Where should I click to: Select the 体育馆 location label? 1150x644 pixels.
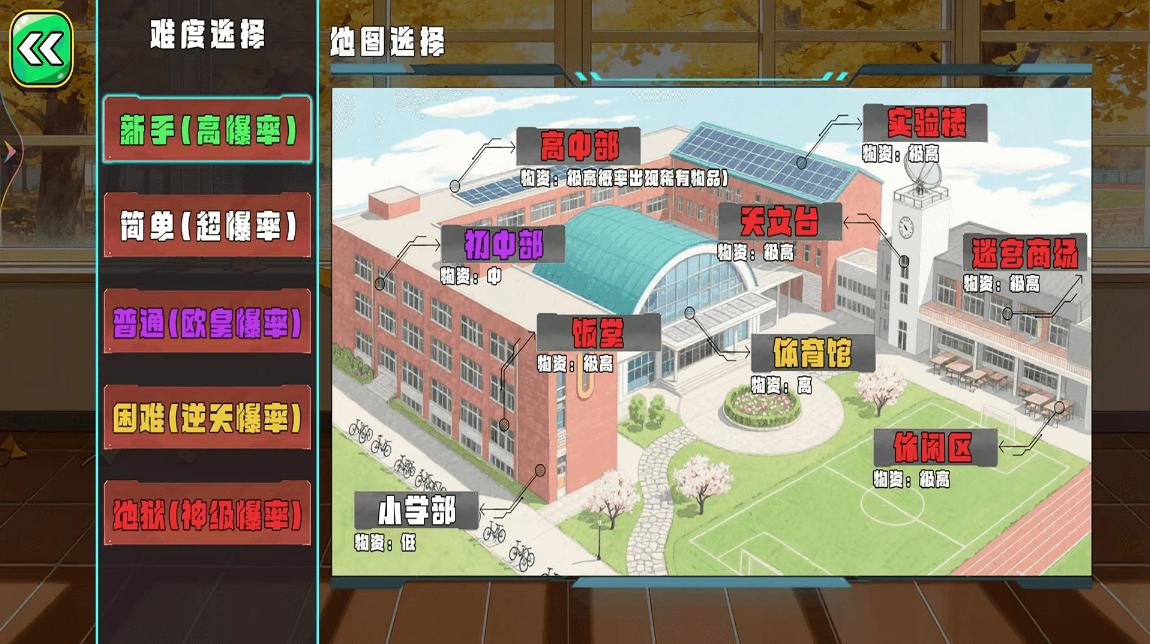tap(811, 353)
